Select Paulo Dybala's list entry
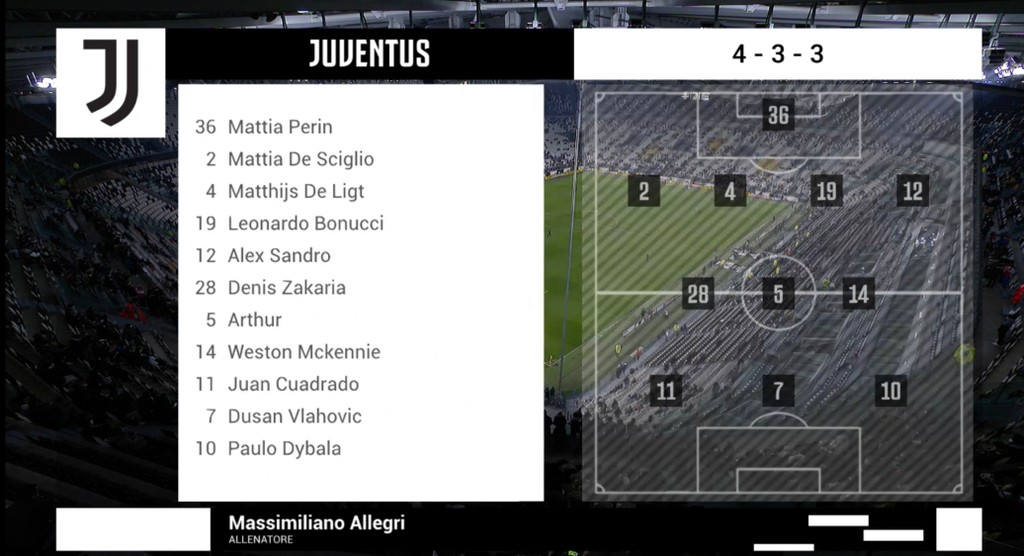 click(284, 448)
